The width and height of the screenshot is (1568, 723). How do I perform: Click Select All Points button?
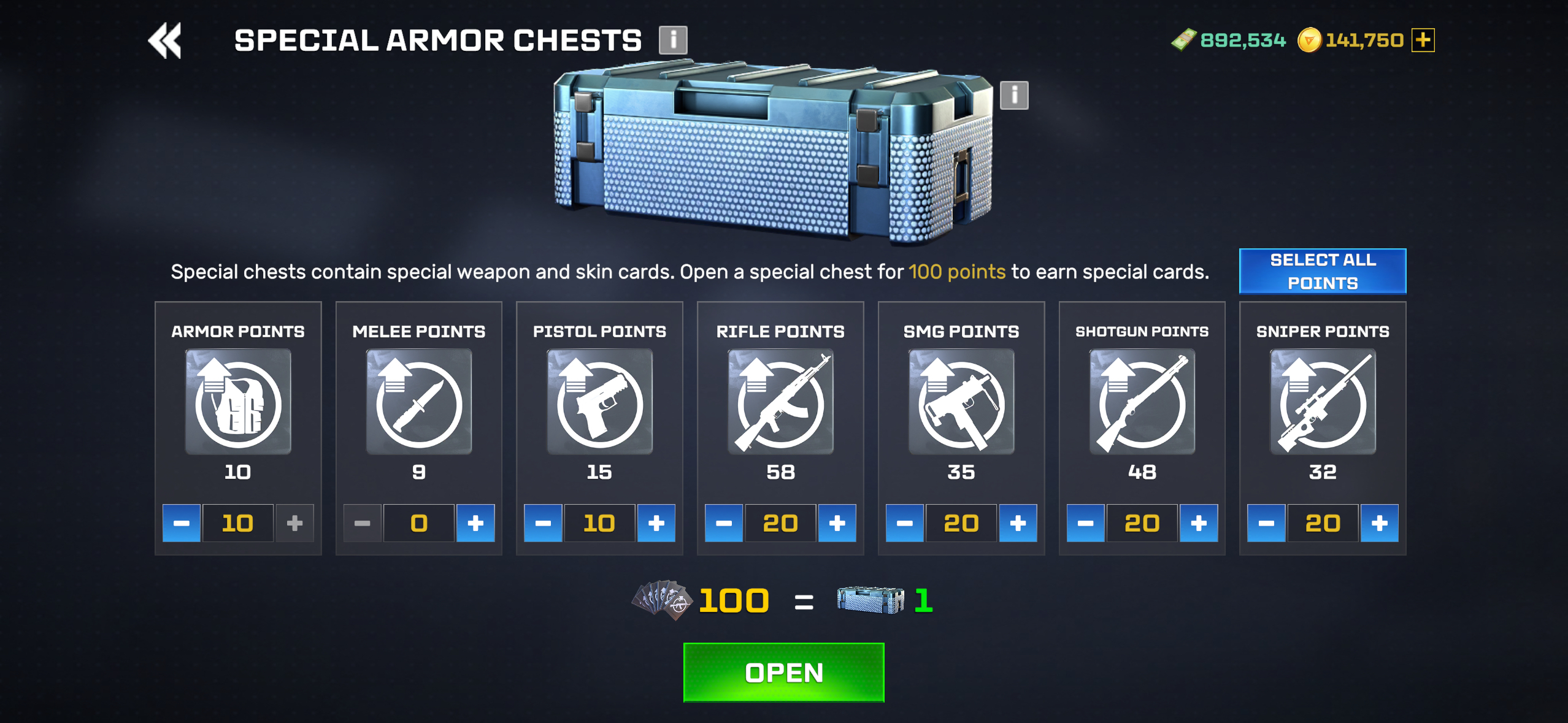click(x=1322, y=272)
